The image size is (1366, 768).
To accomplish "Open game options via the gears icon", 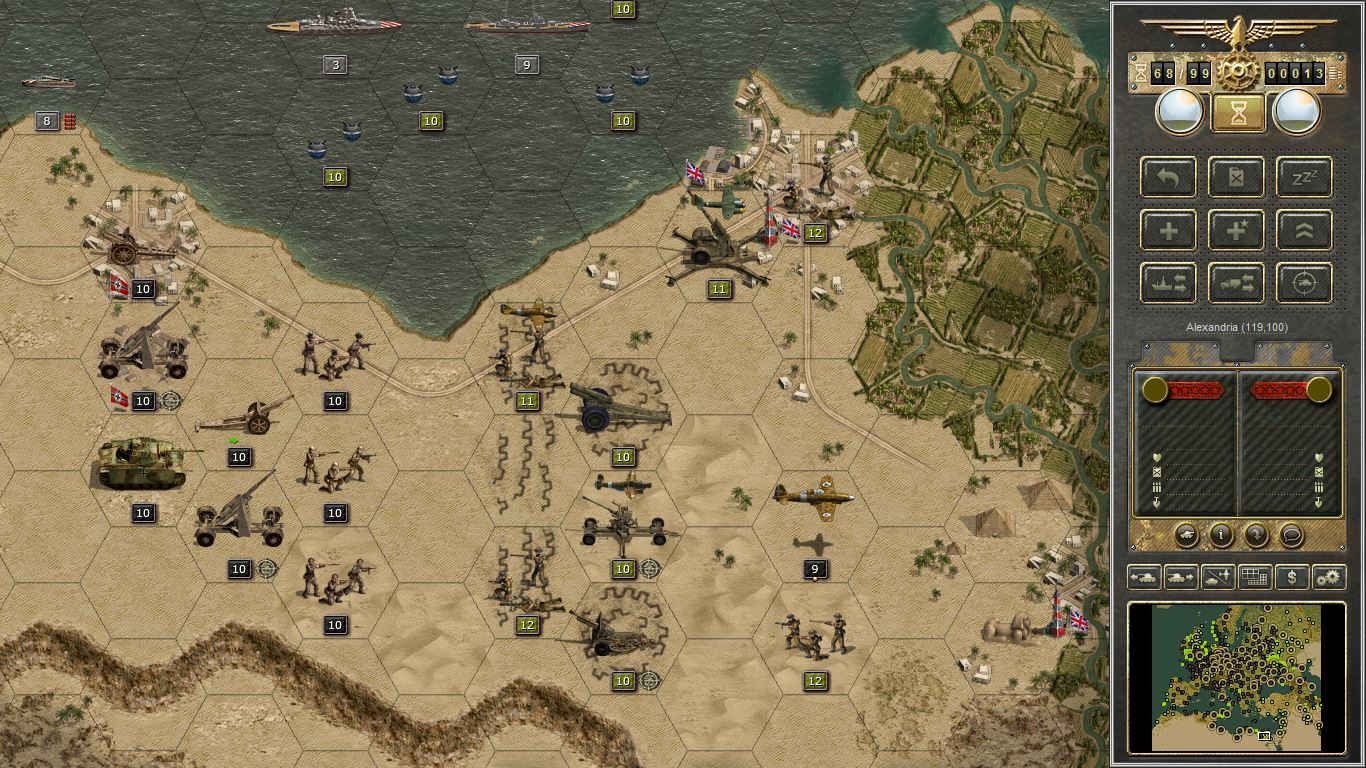I will [x=1328, y=577].
